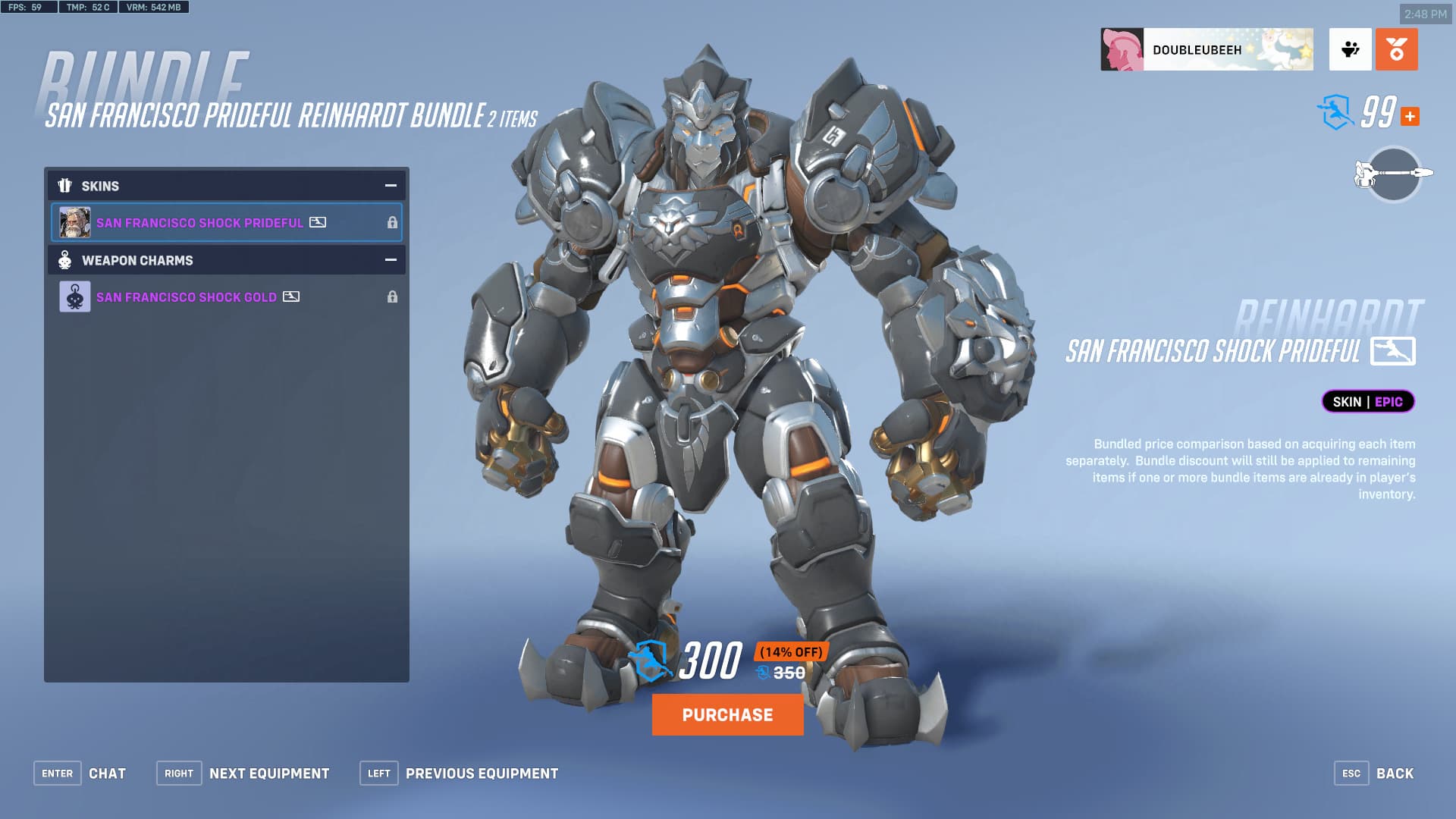The width and height of the screenshot is (1456, 819).
Task: Go back with the Back button
Action: 1374,773
